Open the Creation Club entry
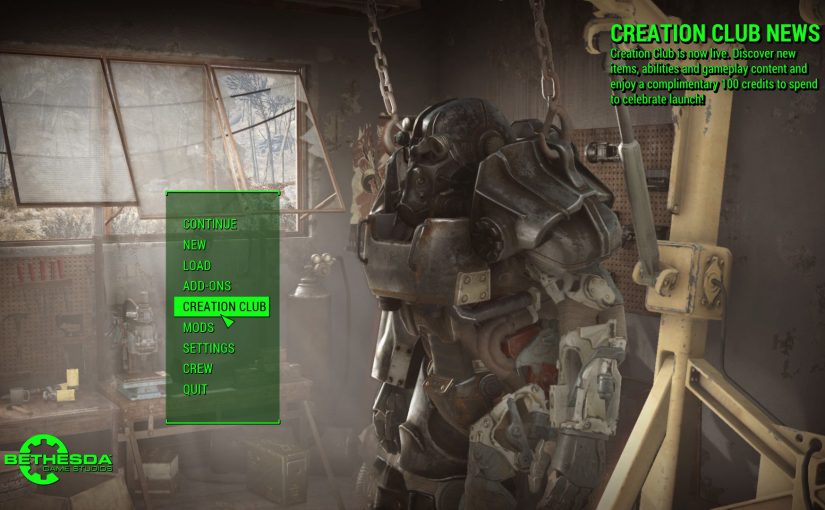This screenshot has width=825, height=510. point(225,307)
